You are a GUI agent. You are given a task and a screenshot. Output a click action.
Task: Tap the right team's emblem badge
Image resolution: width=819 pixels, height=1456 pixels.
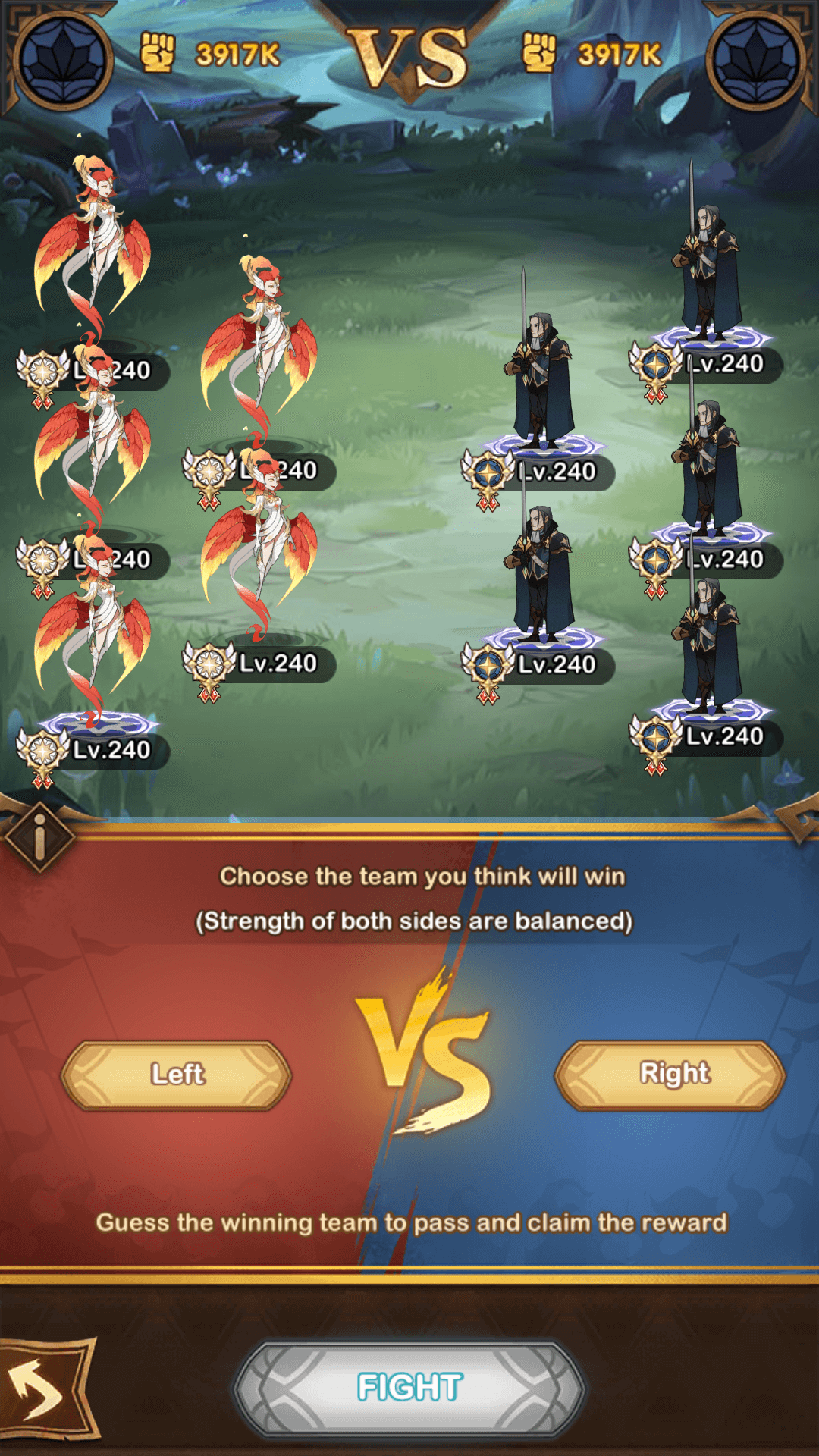[756, 59]
